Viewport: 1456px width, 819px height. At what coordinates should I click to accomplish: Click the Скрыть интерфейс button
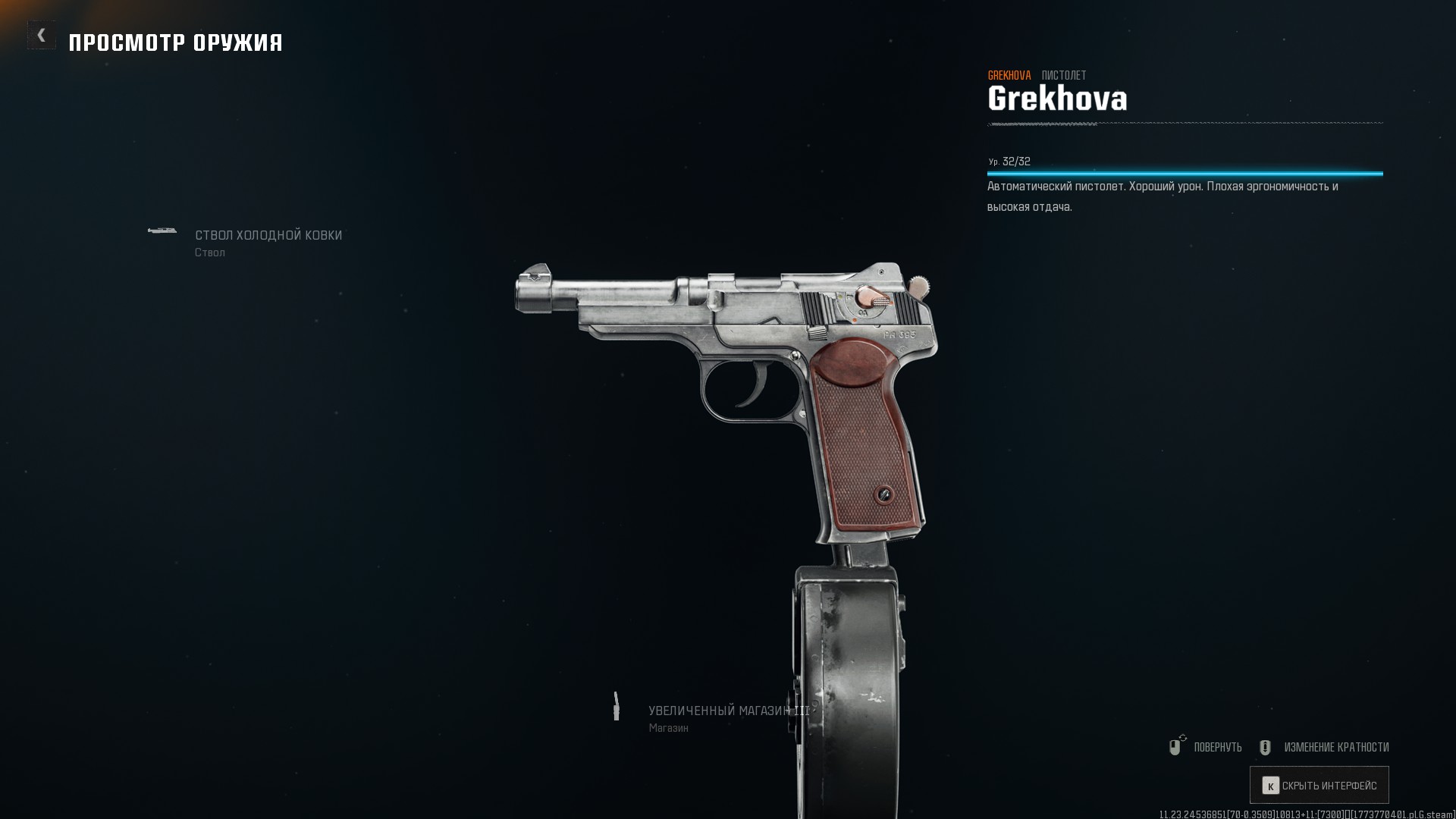1319,786
